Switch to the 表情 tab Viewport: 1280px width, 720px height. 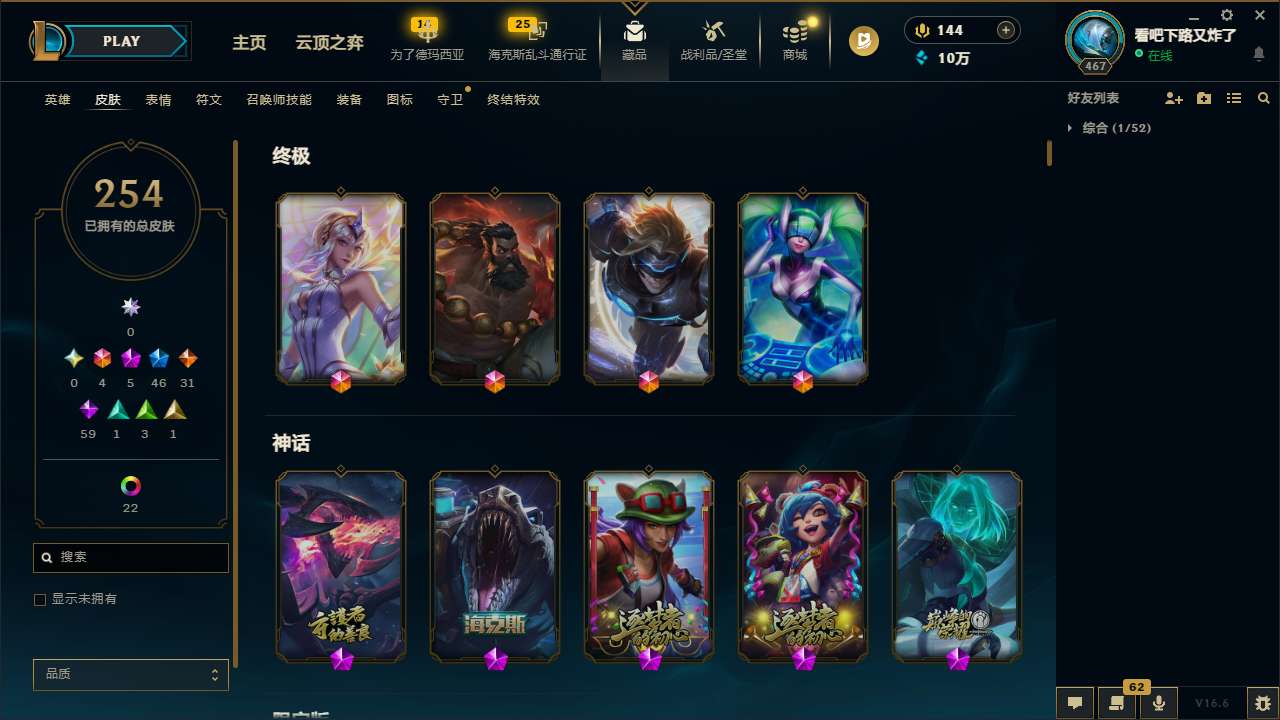pos(157,100)
